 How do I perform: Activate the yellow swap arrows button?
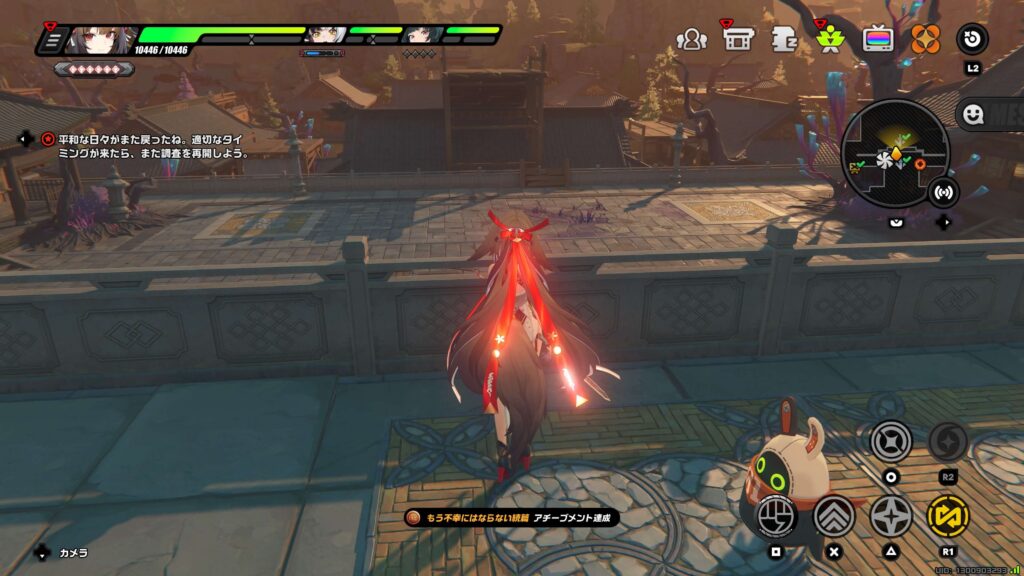pos(947,516)
